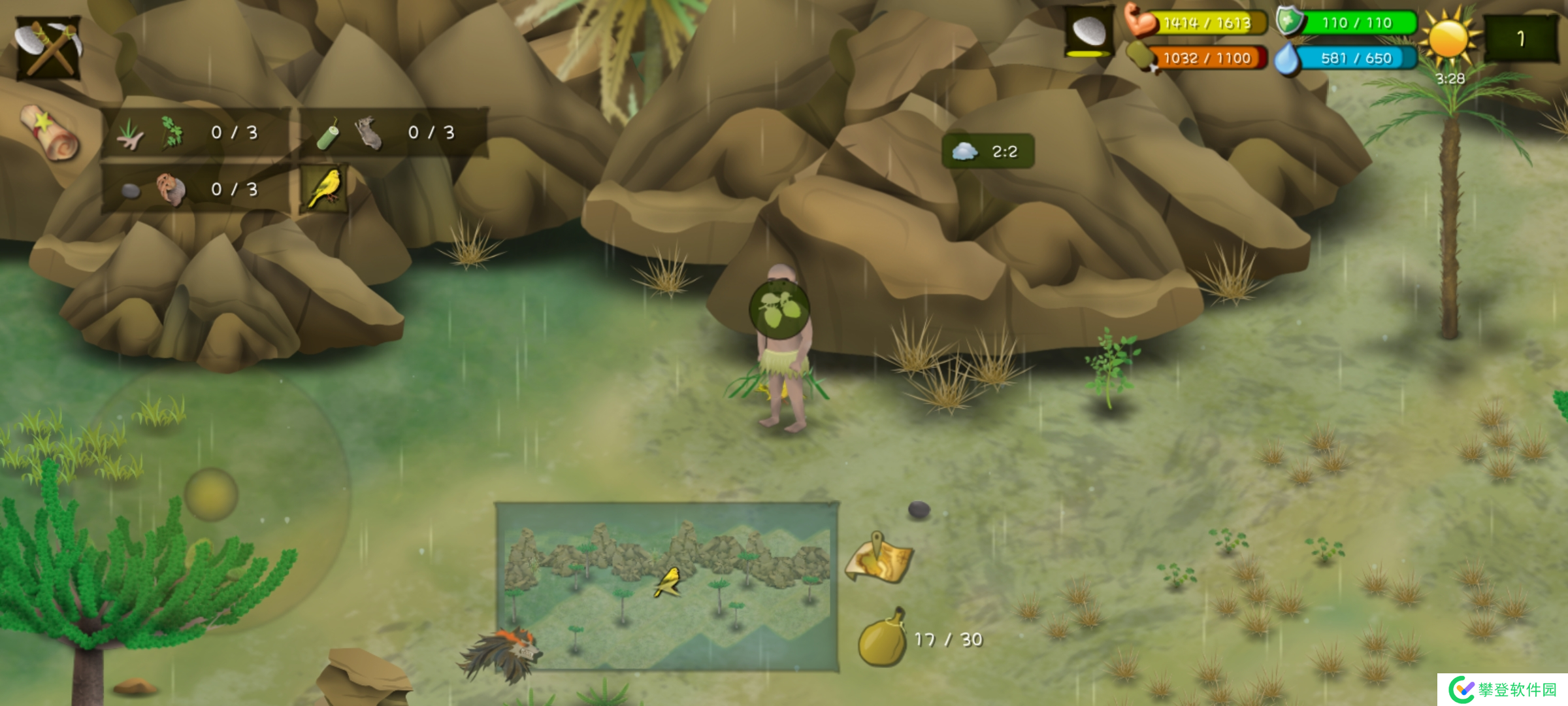Select the equipped stone item slot
Image resolution: width=1568 pixels, height=706 pixels.
tap(1089, 32)
